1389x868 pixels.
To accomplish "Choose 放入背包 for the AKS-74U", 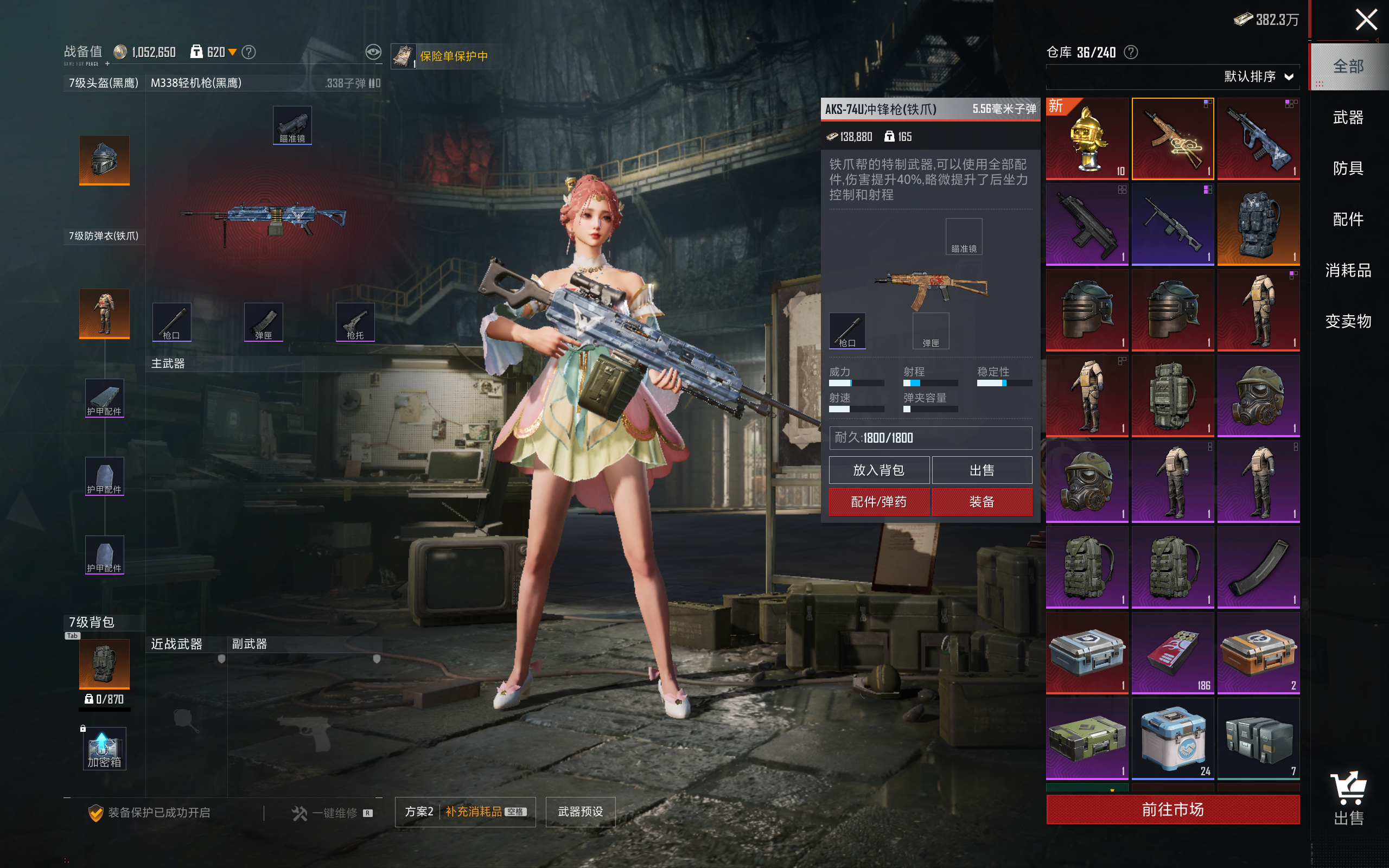I will (x=879, y=470).
